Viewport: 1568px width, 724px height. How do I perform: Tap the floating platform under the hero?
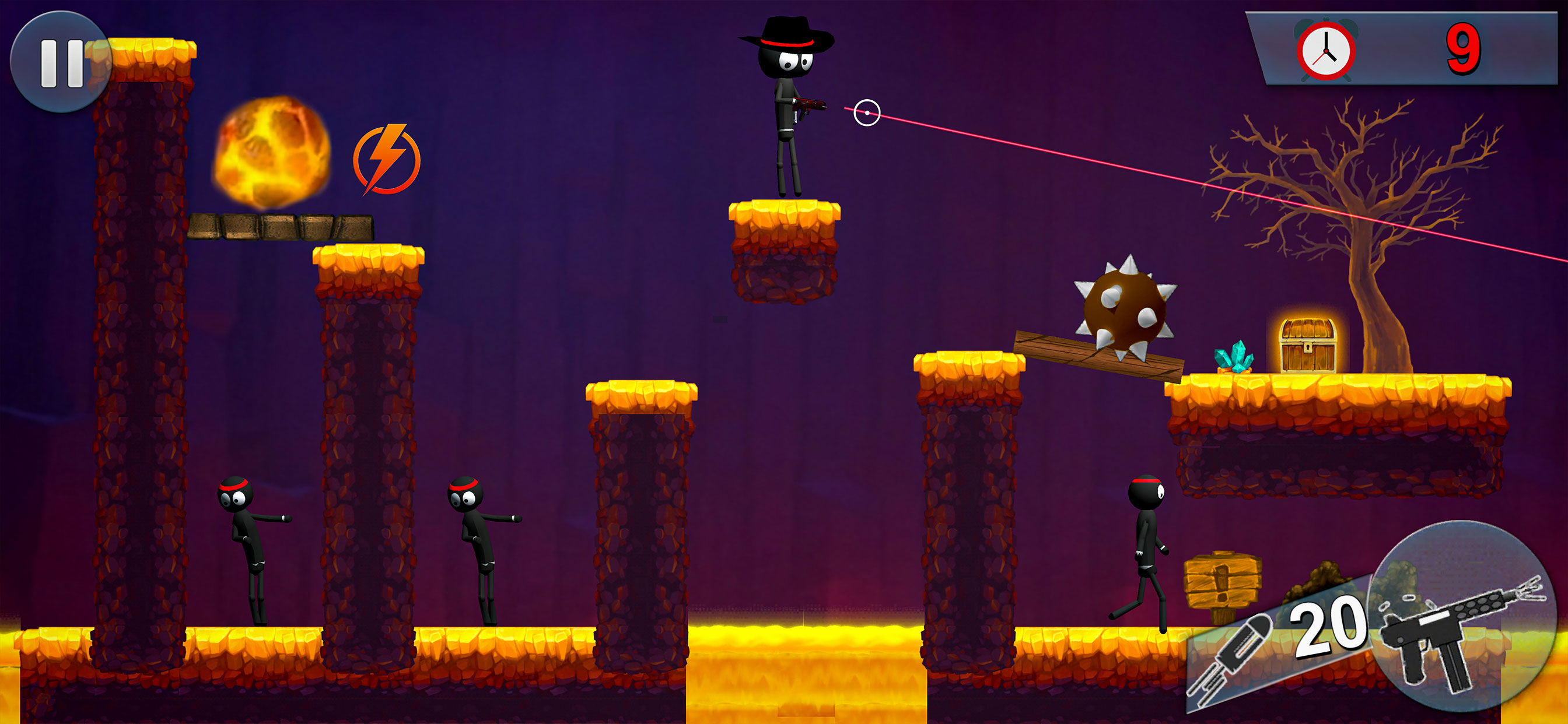coord(784,249)
